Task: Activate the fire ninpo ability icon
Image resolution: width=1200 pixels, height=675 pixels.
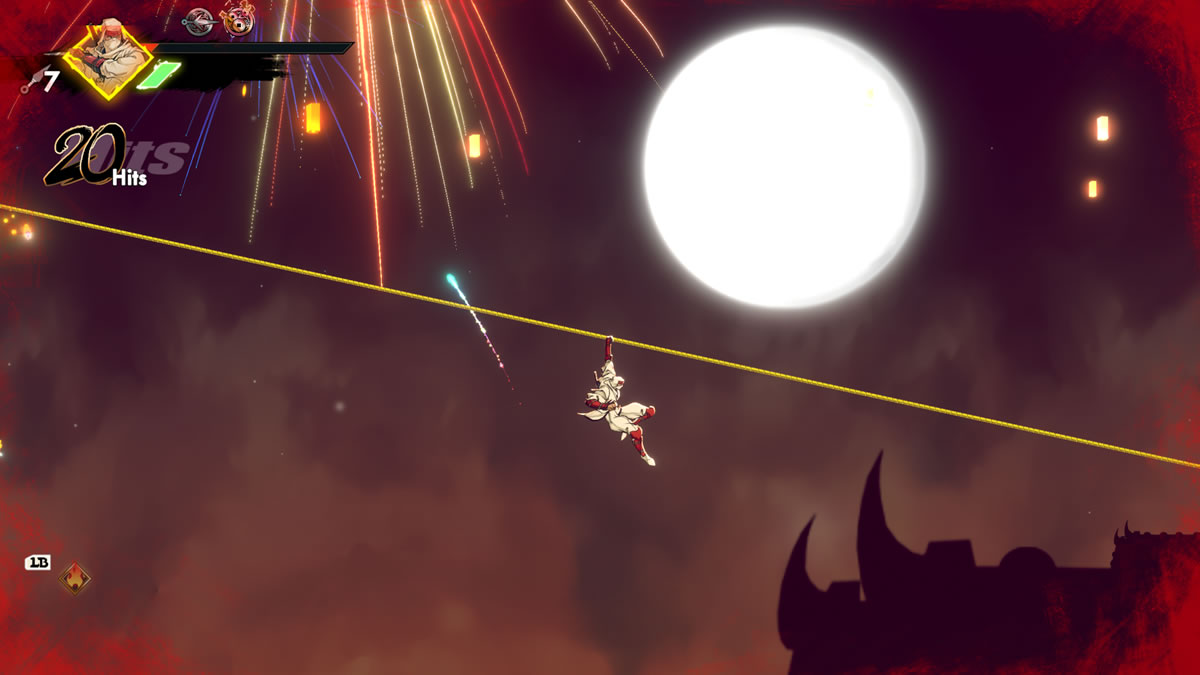Action: click(x=74, y=577)
